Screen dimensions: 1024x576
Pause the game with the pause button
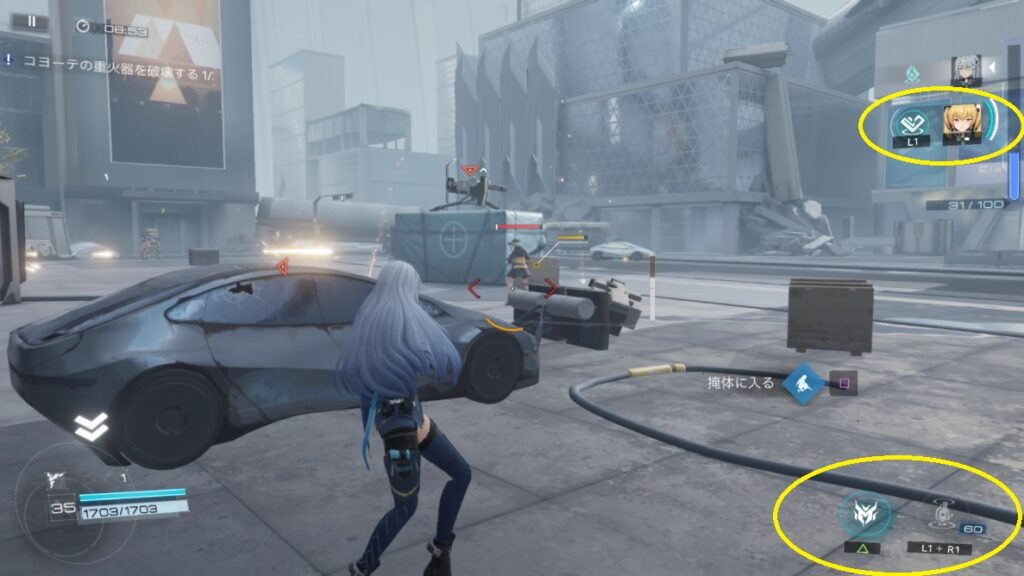(32, 21)
